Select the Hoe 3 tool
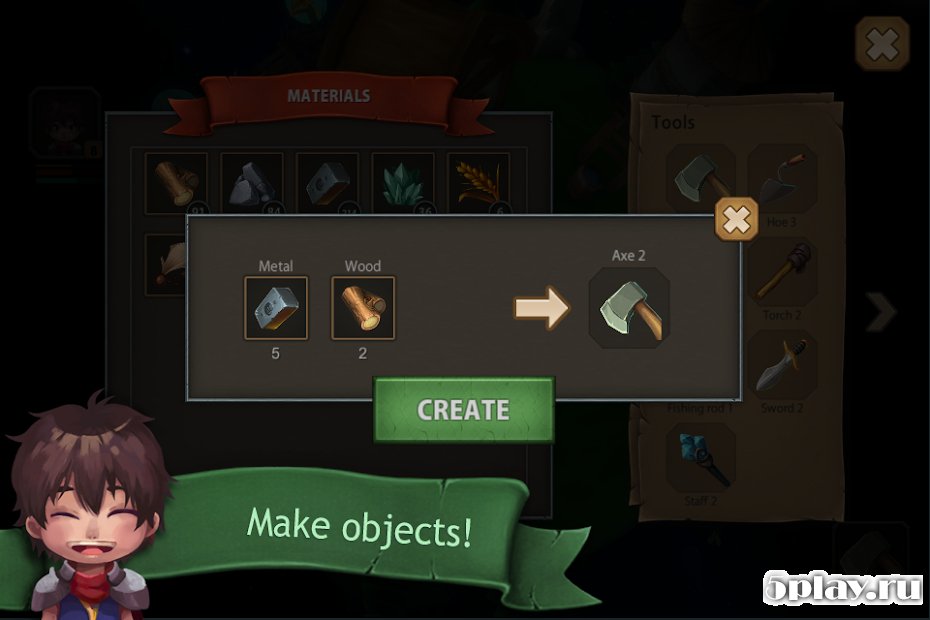The height and width of the screenshot is (620, 930). click(x=781, y=179)
